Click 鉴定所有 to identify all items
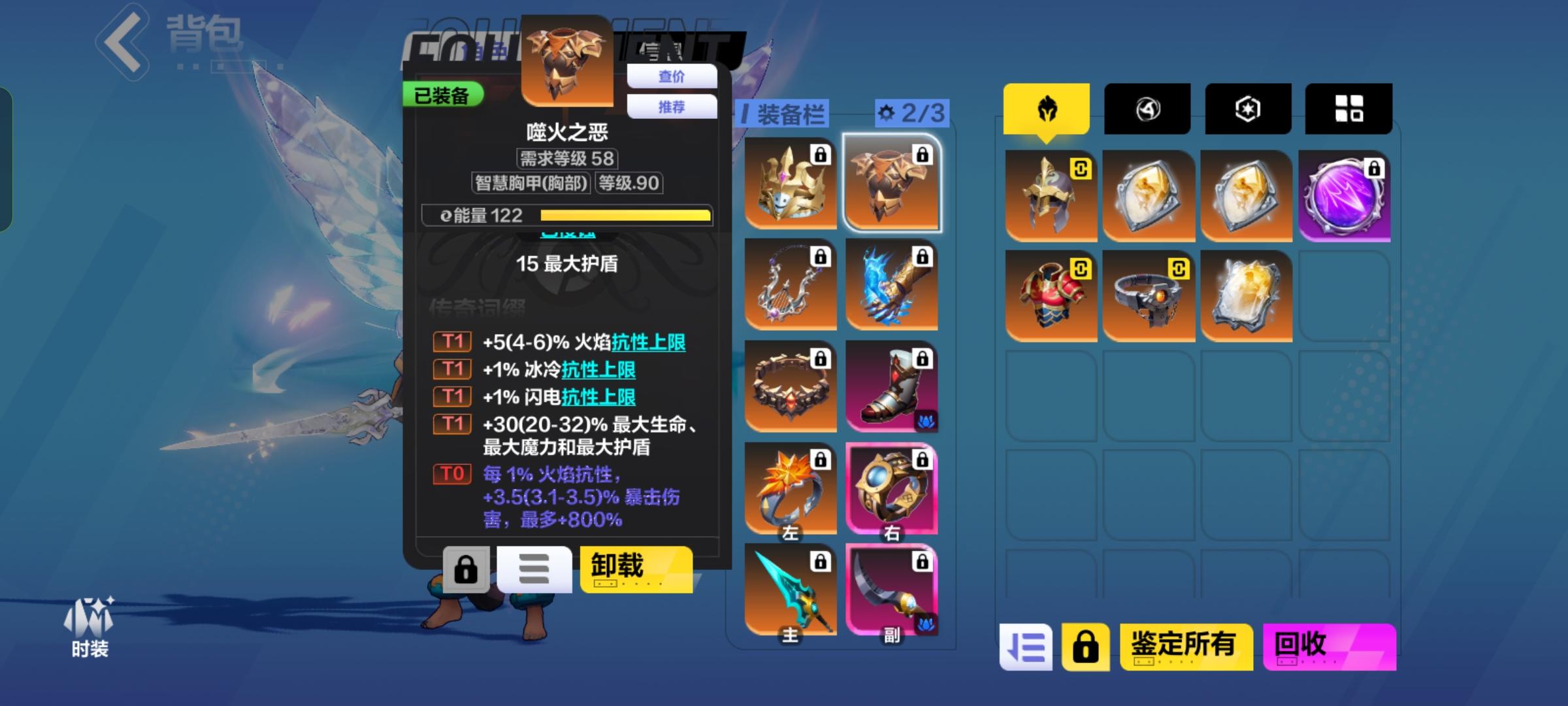1568x706 pixels. tap(1186, 645)
